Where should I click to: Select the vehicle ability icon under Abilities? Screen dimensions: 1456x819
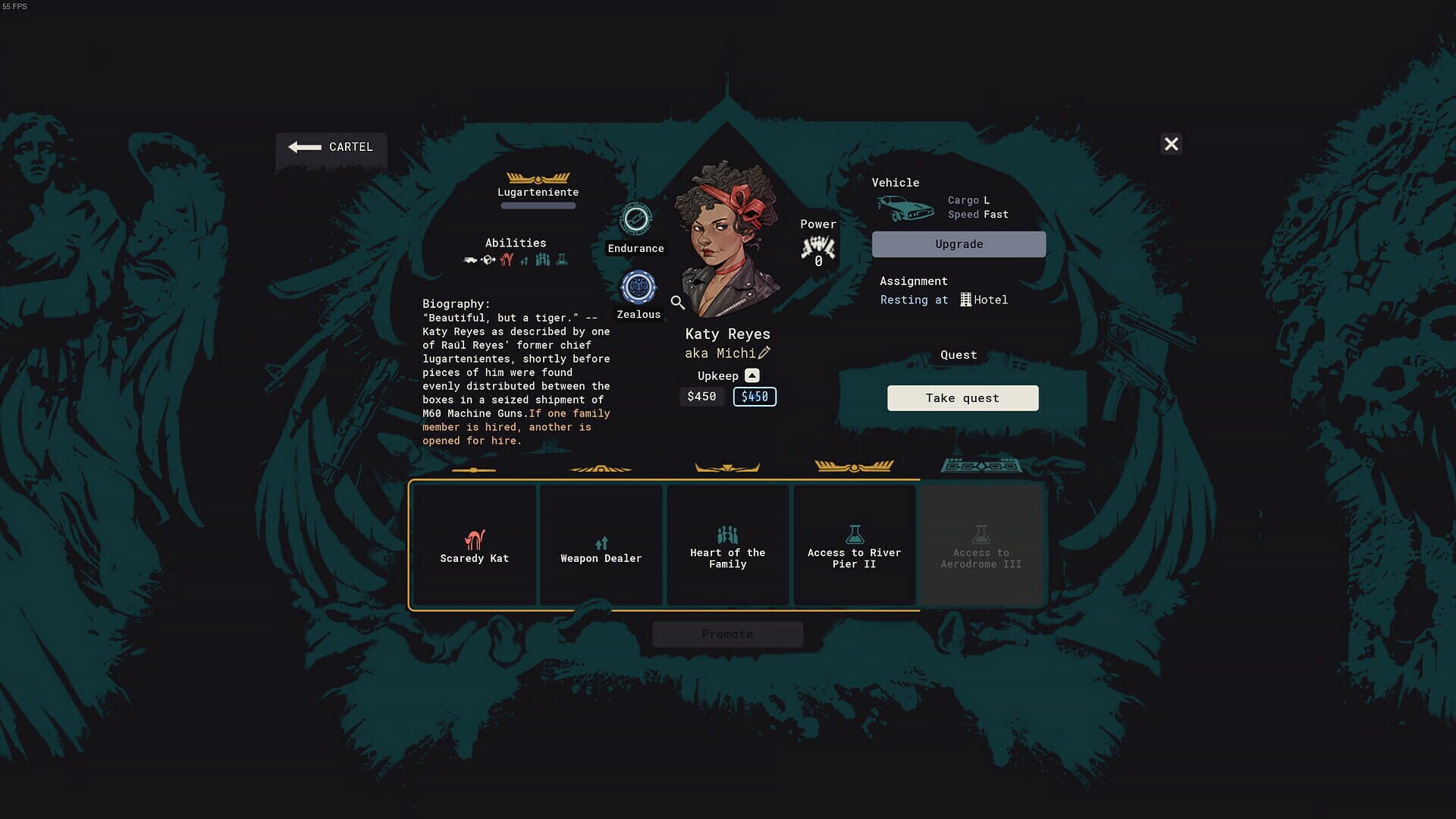(x=469, y=260)
